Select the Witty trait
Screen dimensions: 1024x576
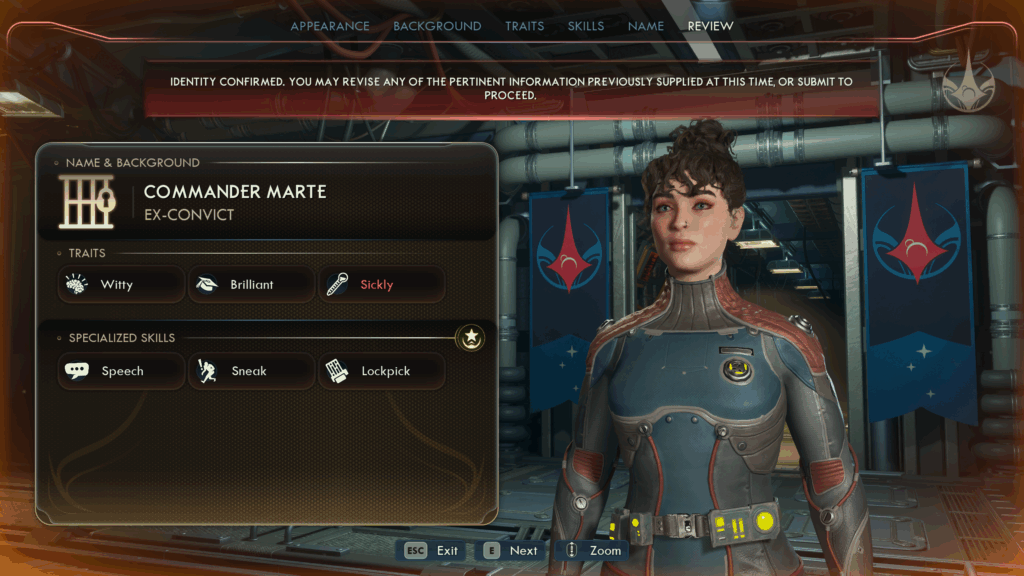121,285
